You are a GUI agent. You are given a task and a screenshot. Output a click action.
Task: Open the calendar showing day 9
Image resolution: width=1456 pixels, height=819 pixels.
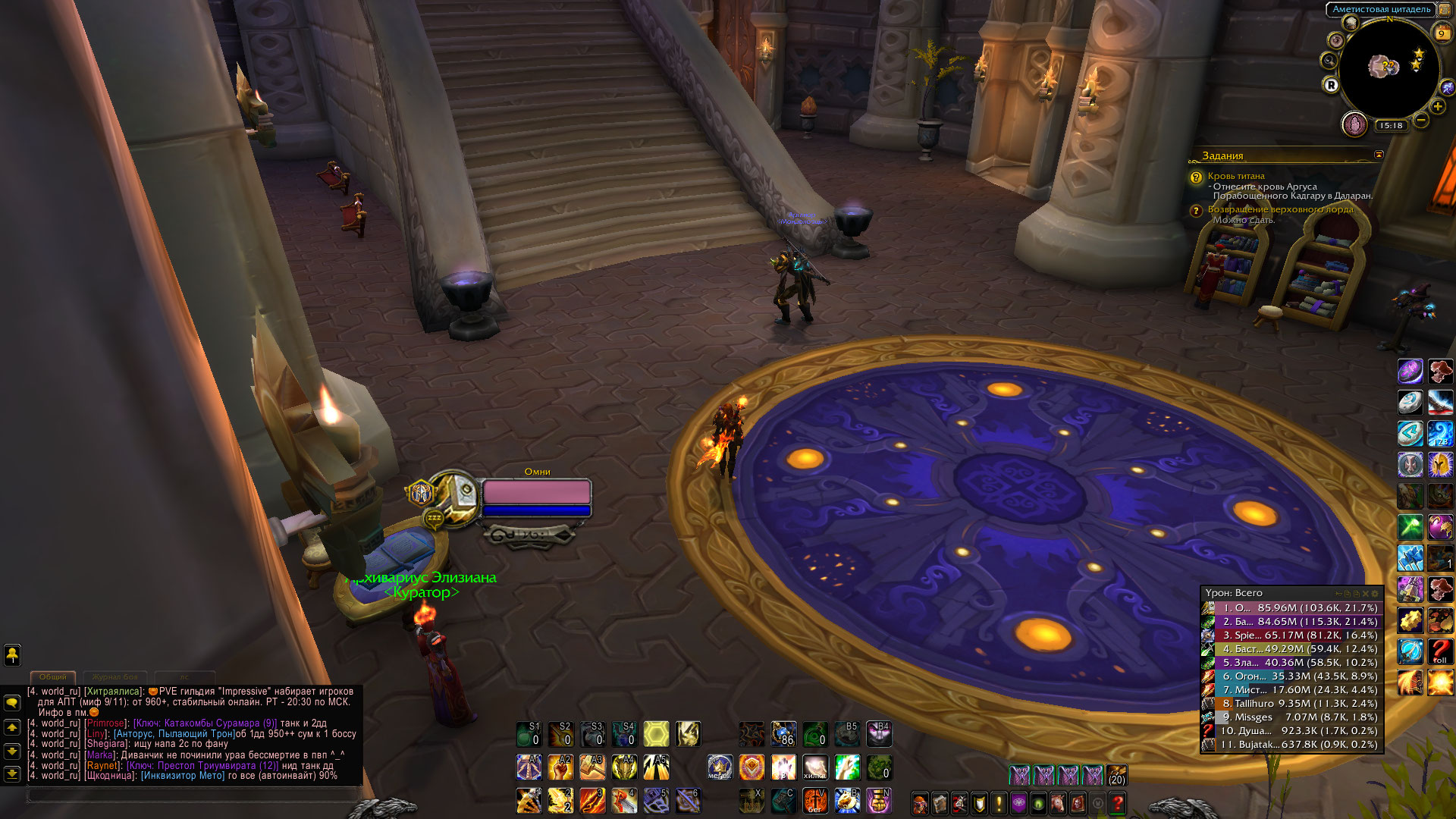click(1442, 33)
